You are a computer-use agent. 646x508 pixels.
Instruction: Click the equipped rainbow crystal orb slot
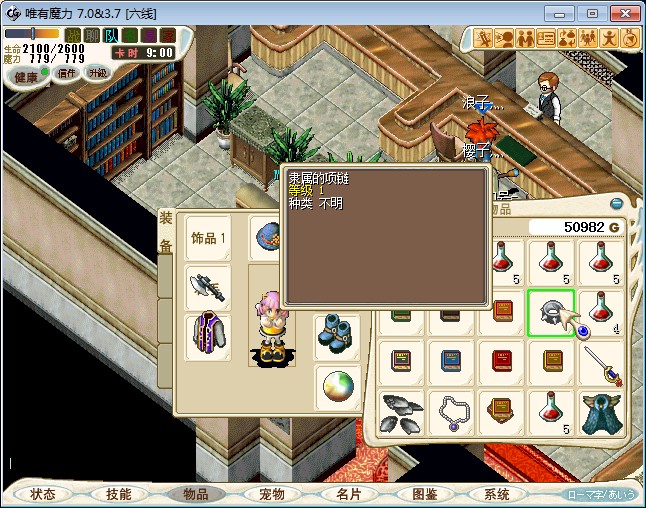337,387
